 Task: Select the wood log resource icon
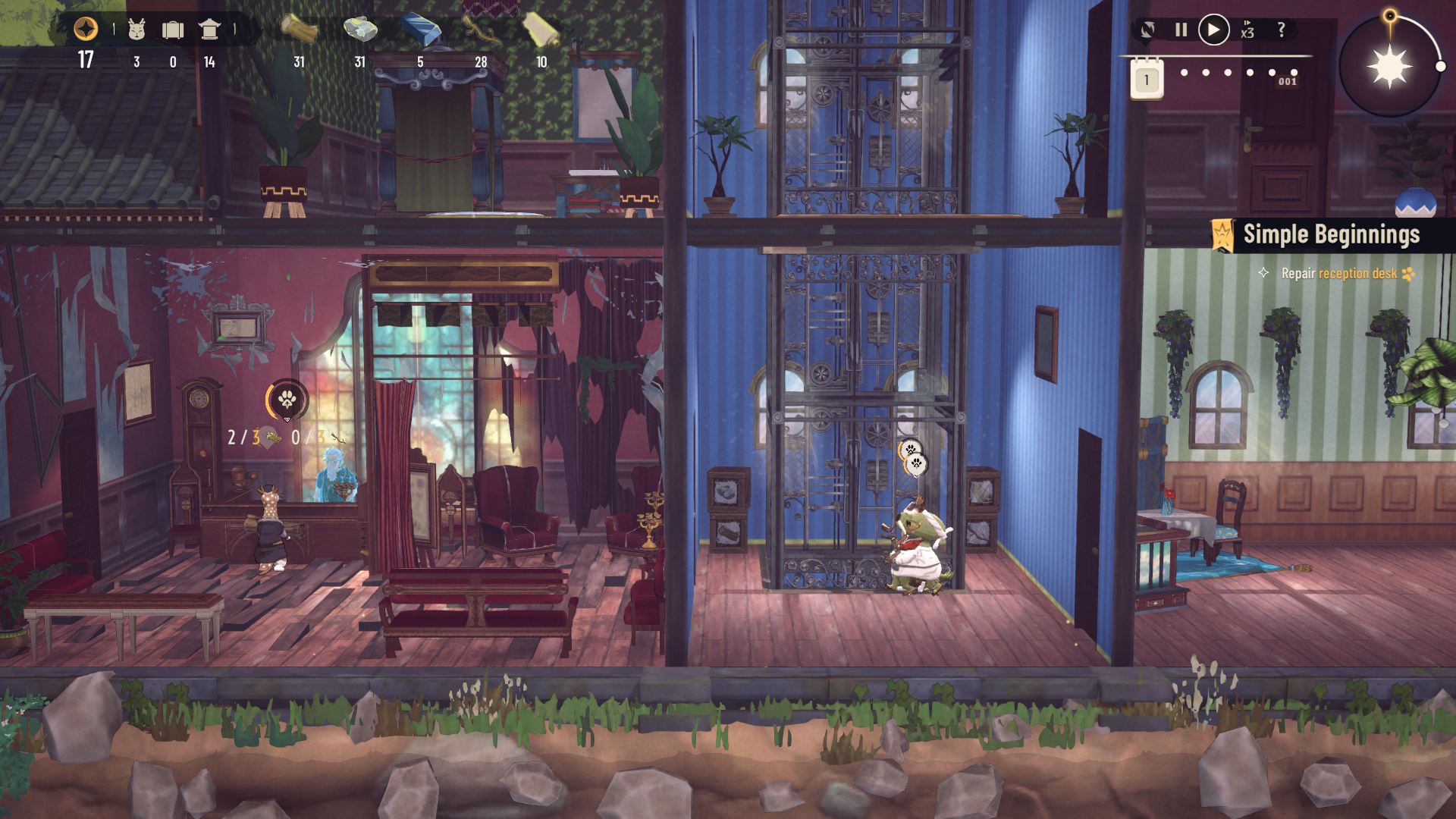tap(299, 29)
